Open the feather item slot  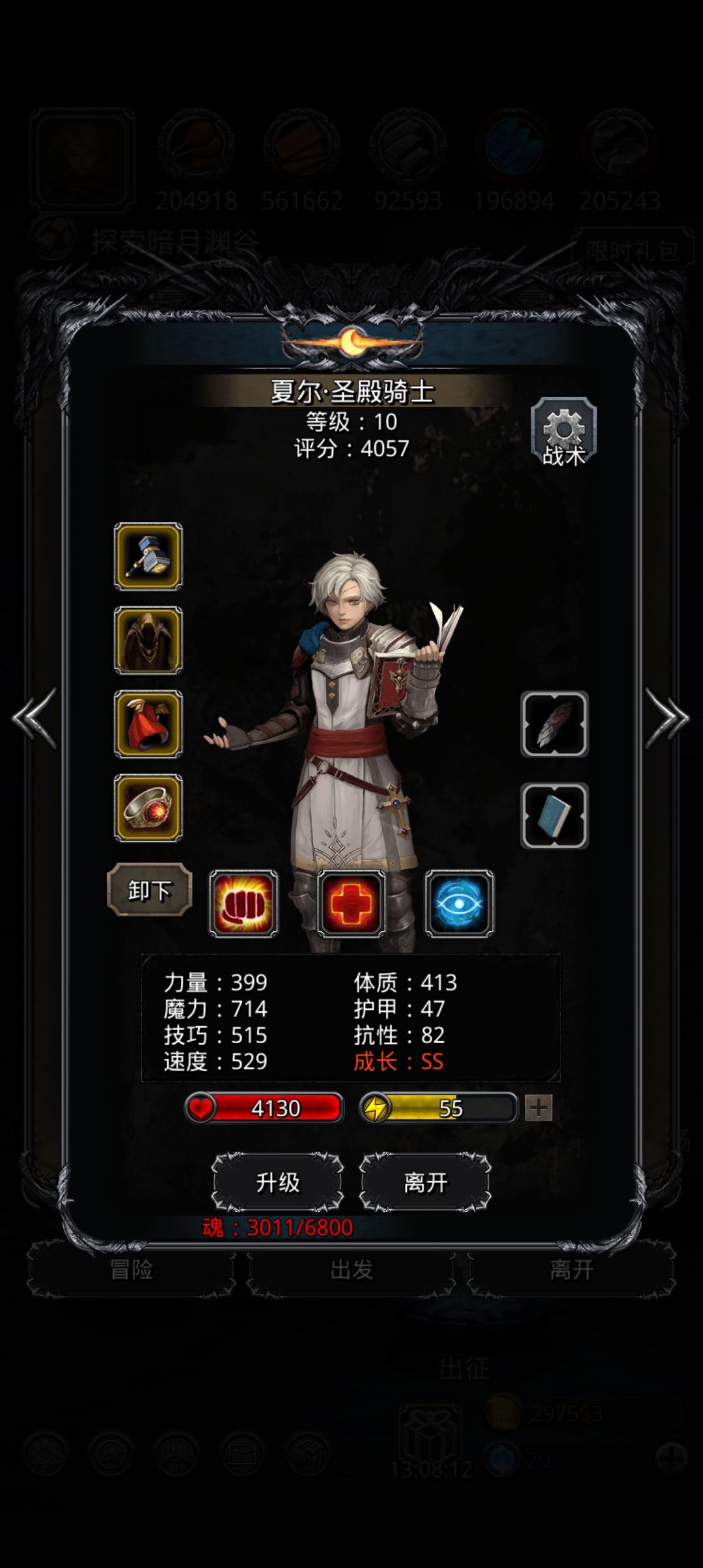[555, 724]
